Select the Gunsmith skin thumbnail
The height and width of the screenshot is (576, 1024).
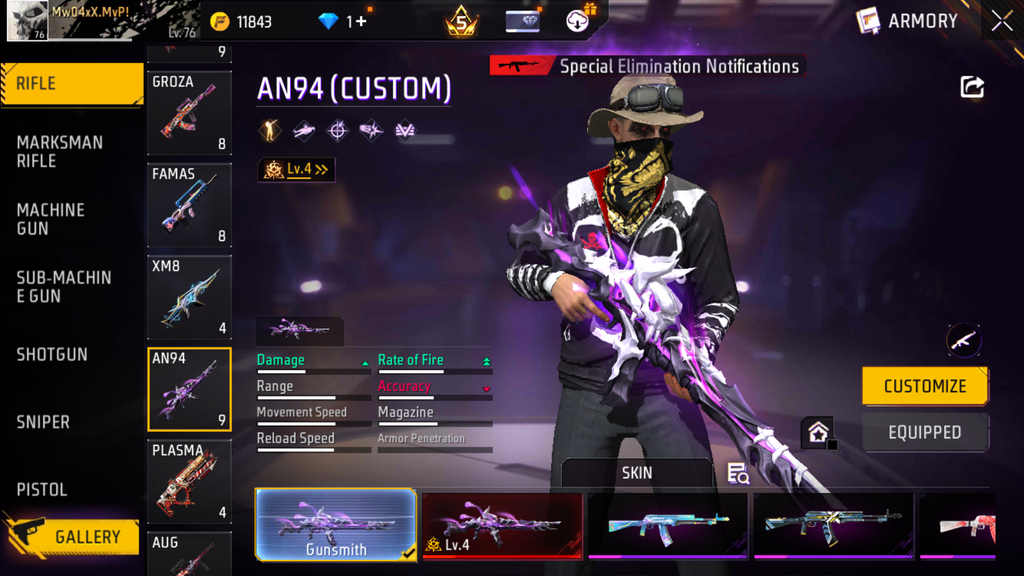[336, 524]
